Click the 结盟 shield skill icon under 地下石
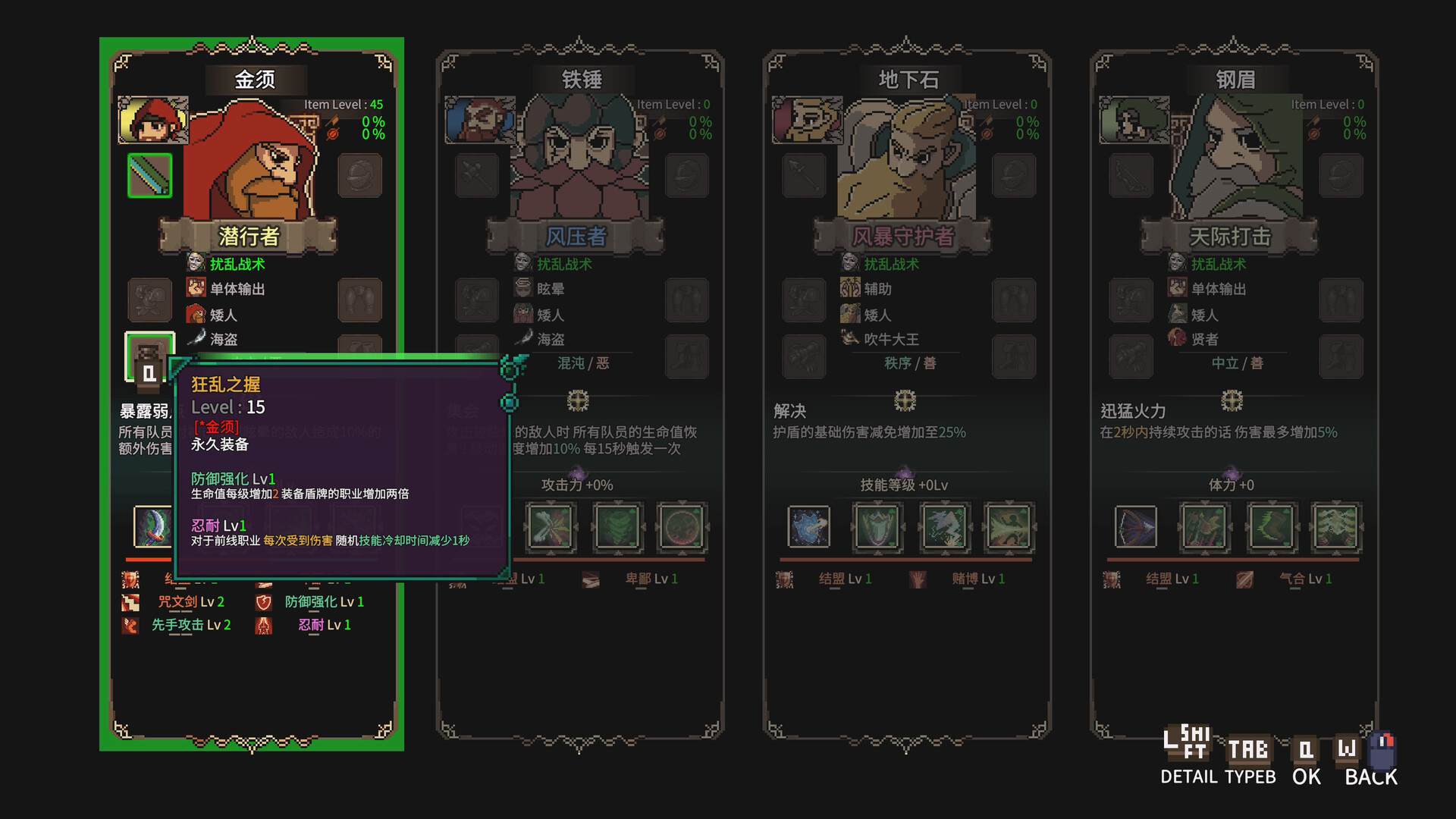The height and width of the screenshot is (819, 1456). [785, 579]
